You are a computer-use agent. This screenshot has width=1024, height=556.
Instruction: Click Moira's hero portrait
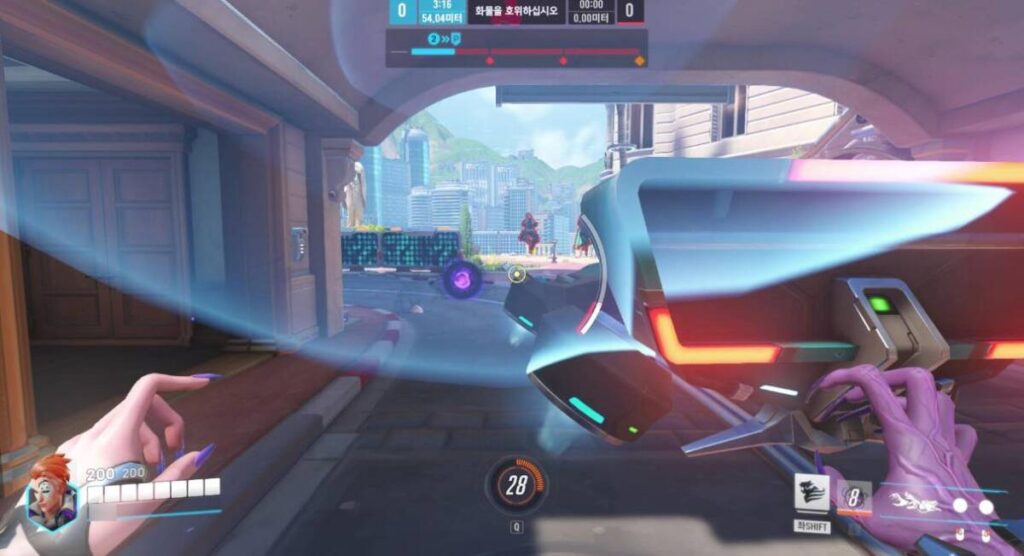tap(51, 494)
